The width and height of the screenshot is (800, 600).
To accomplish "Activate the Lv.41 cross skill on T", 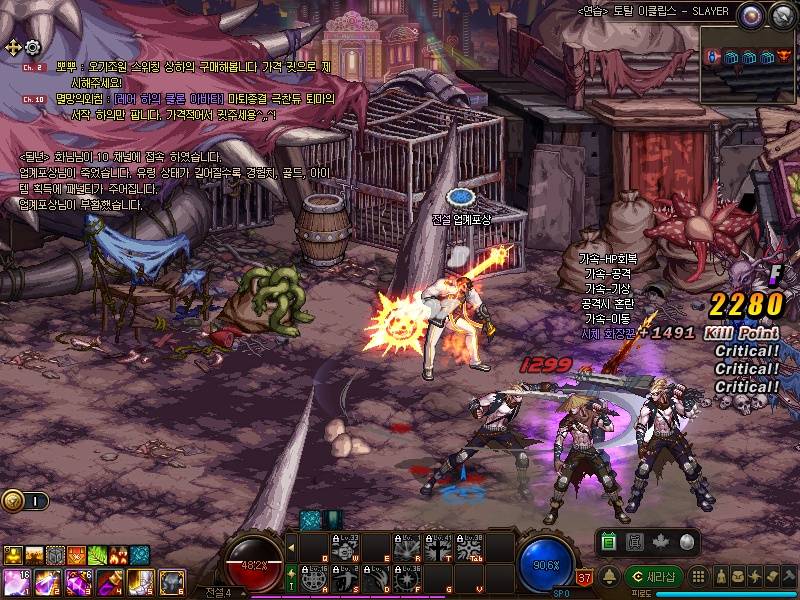I will 437,548.
